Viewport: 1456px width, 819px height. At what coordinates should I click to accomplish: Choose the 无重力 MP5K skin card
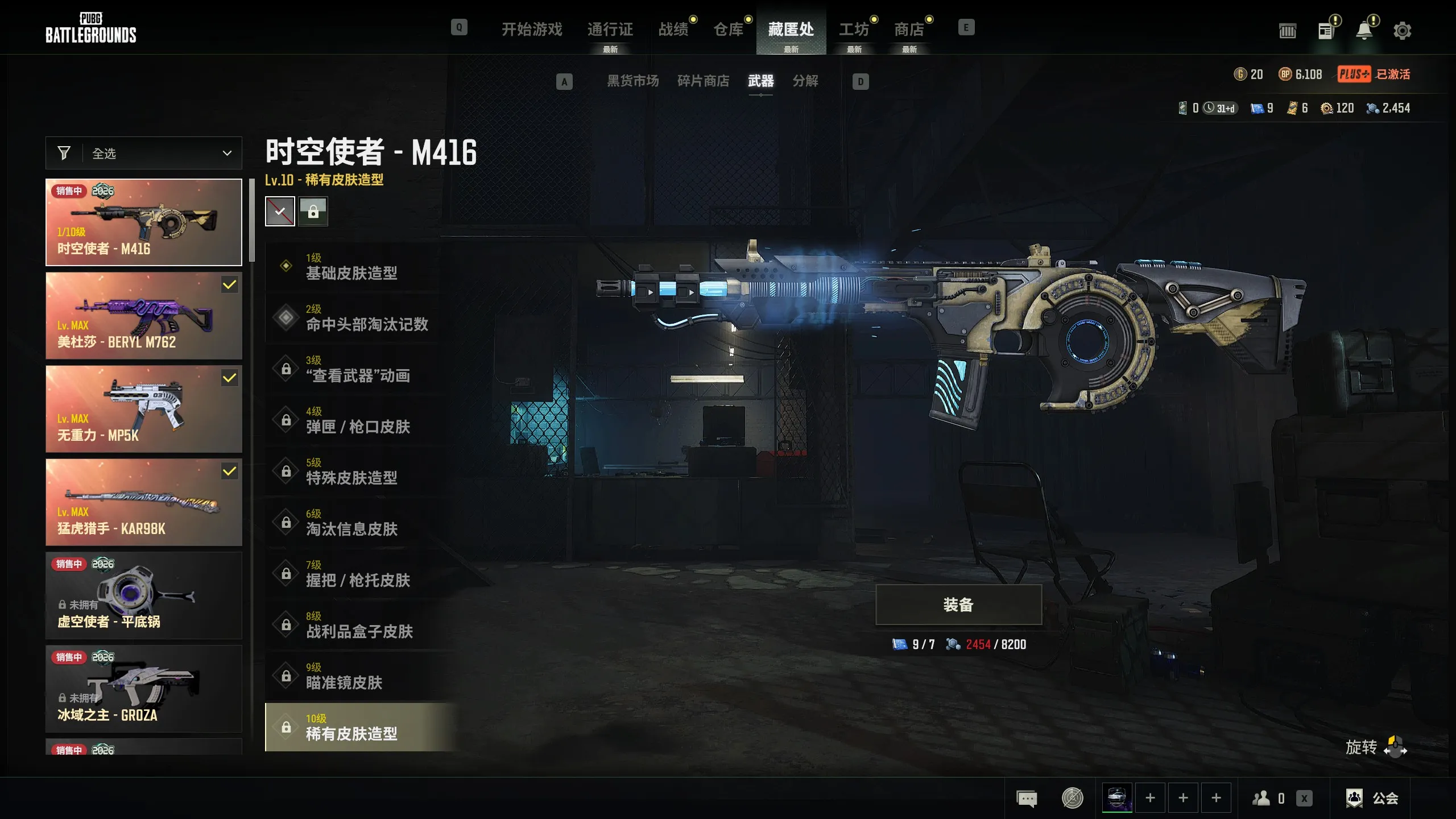(x=144, y=409)
